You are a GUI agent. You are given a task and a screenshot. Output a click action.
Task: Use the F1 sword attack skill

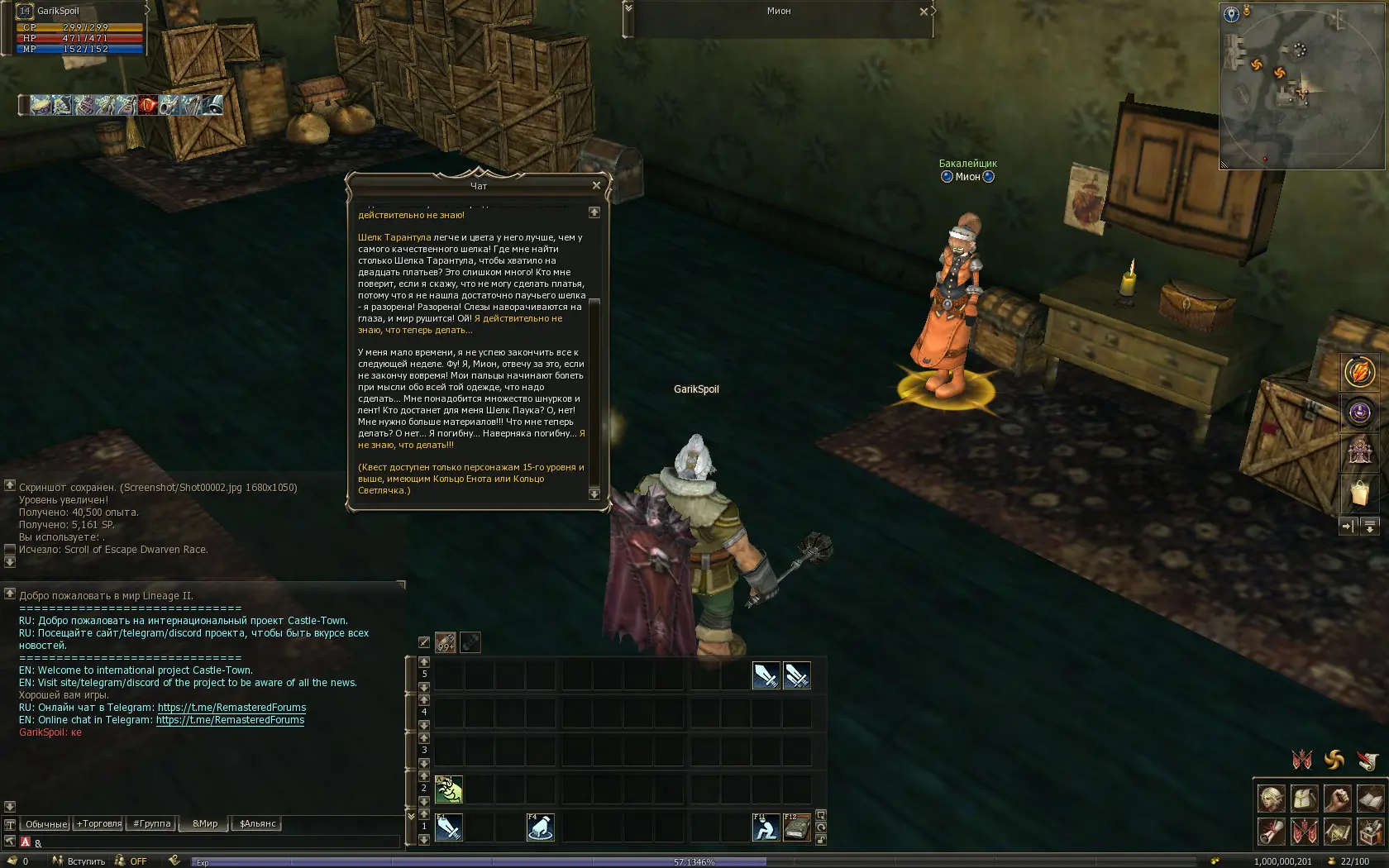pyautogui.click(x=449, y=827)
